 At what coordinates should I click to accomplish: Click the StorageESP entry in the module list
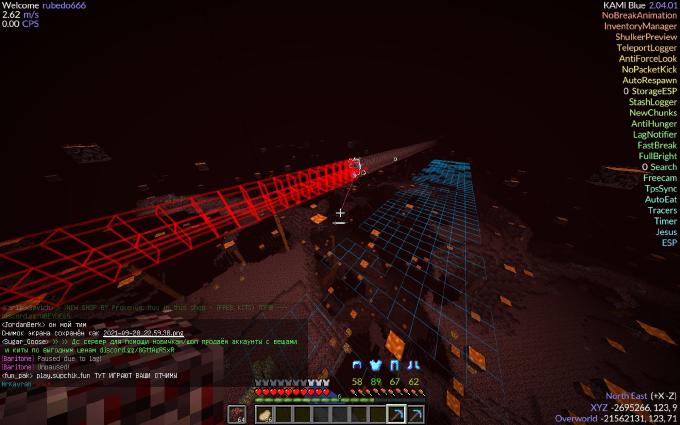654,91
